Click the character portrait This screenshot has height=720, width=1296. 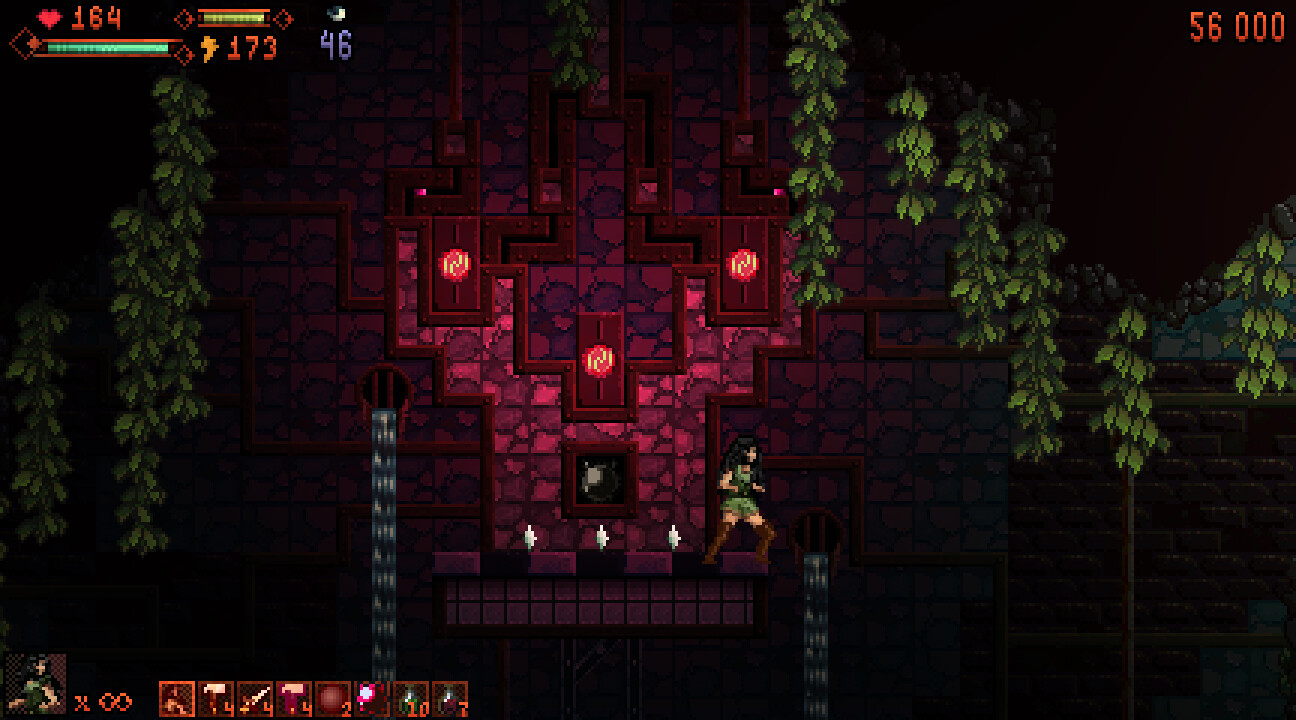click(x=36, y=684)
